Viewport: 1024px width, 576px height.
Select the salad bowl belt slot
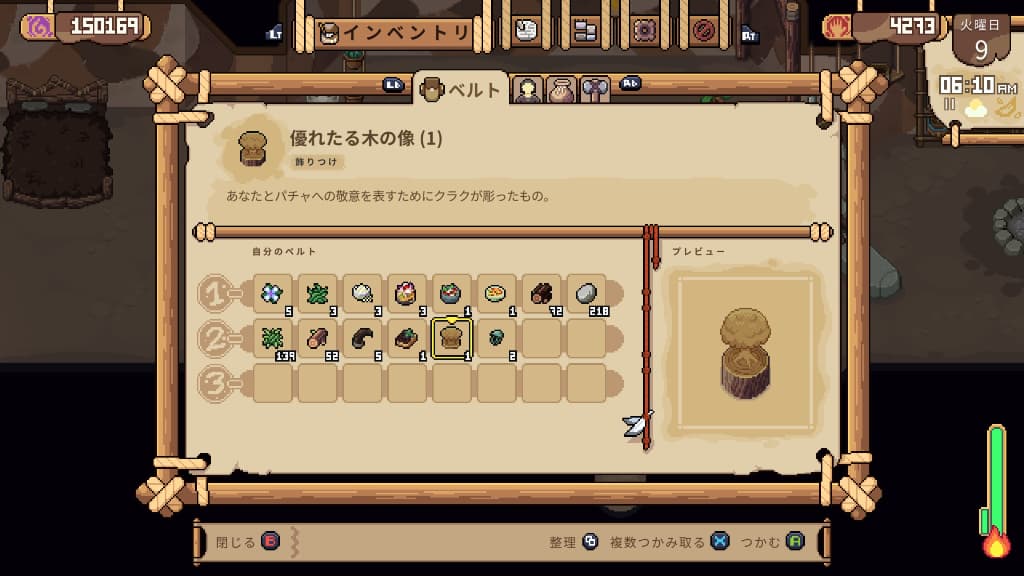pyautogui.click(x=452, y=294)
